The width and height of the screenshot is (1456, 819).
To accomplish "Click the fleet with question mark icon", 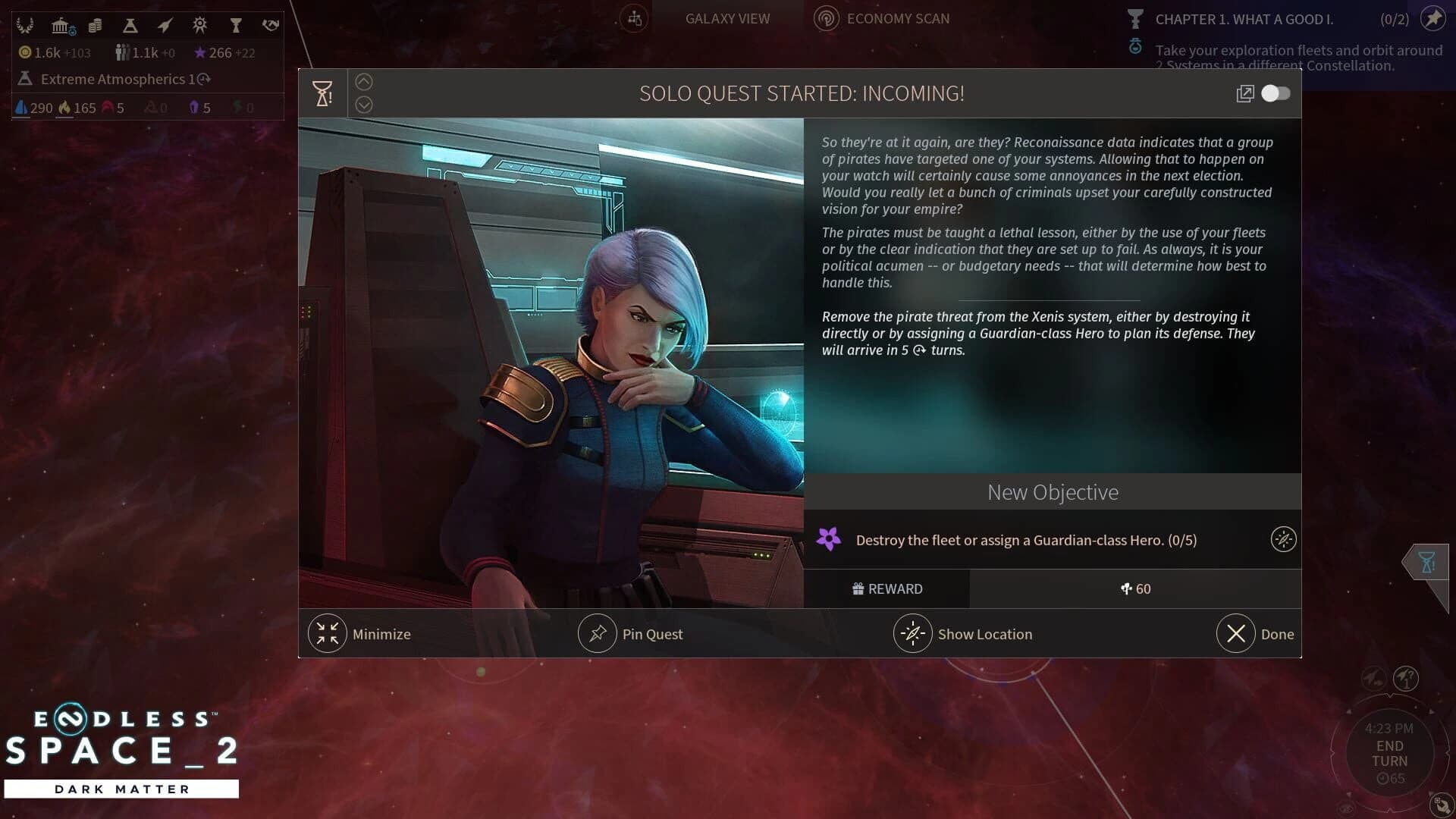I will pyautogui.click(x=1407, y=677).
